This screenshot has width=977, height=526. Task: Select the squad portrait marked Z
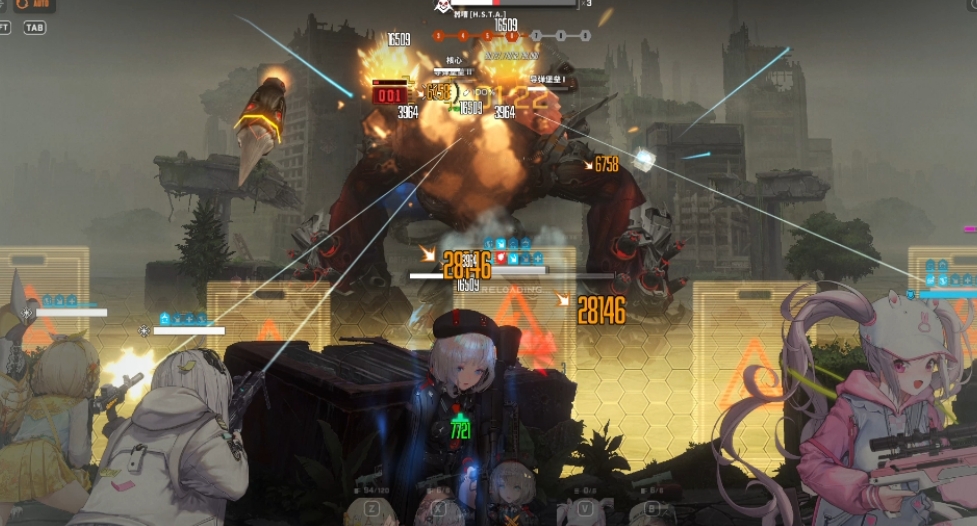pyautogui.click(x=370, y=508)
